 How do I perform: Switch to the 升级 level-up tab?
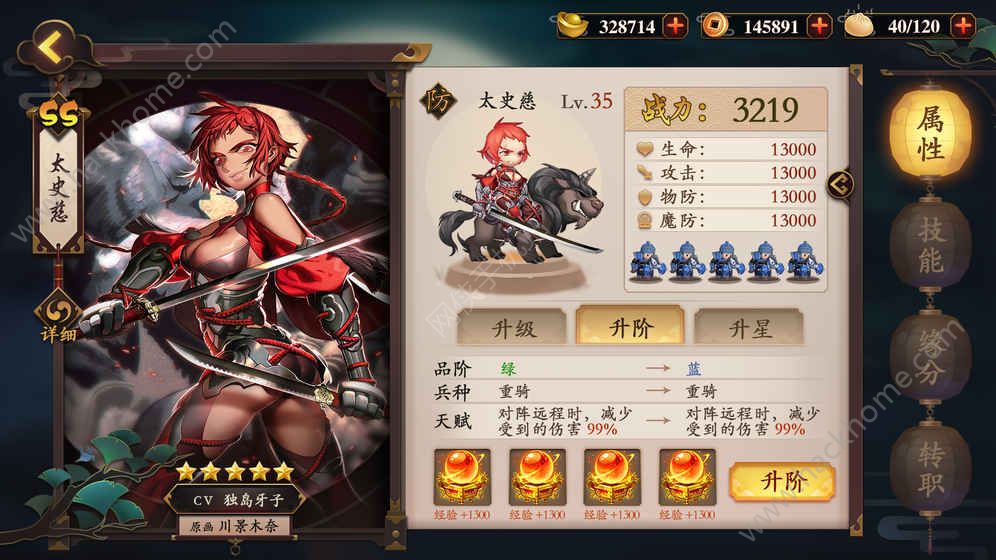pyautogui.click(x=510, y=327)
